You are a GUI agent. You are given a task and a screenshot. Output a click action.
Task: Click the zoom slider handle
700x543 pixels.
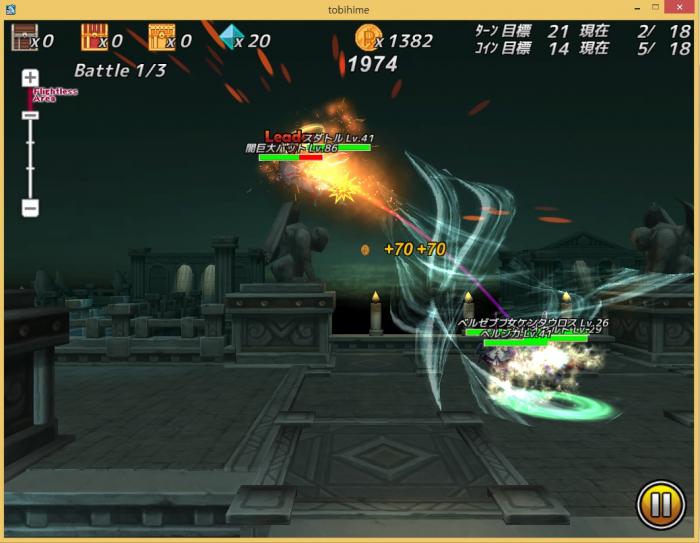point(30,115)
